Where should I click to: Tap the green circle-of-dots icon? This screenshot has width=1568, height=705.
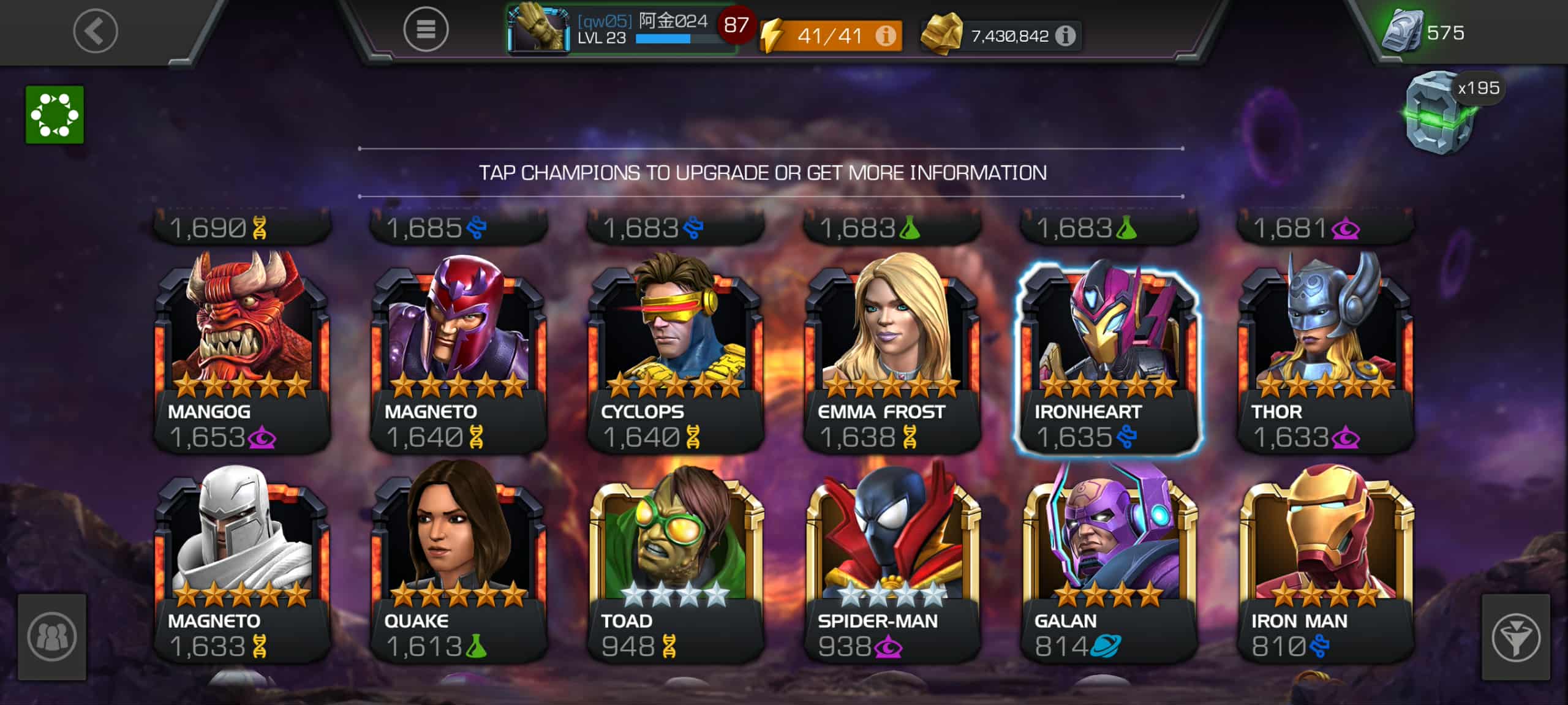tap(55, 115)
